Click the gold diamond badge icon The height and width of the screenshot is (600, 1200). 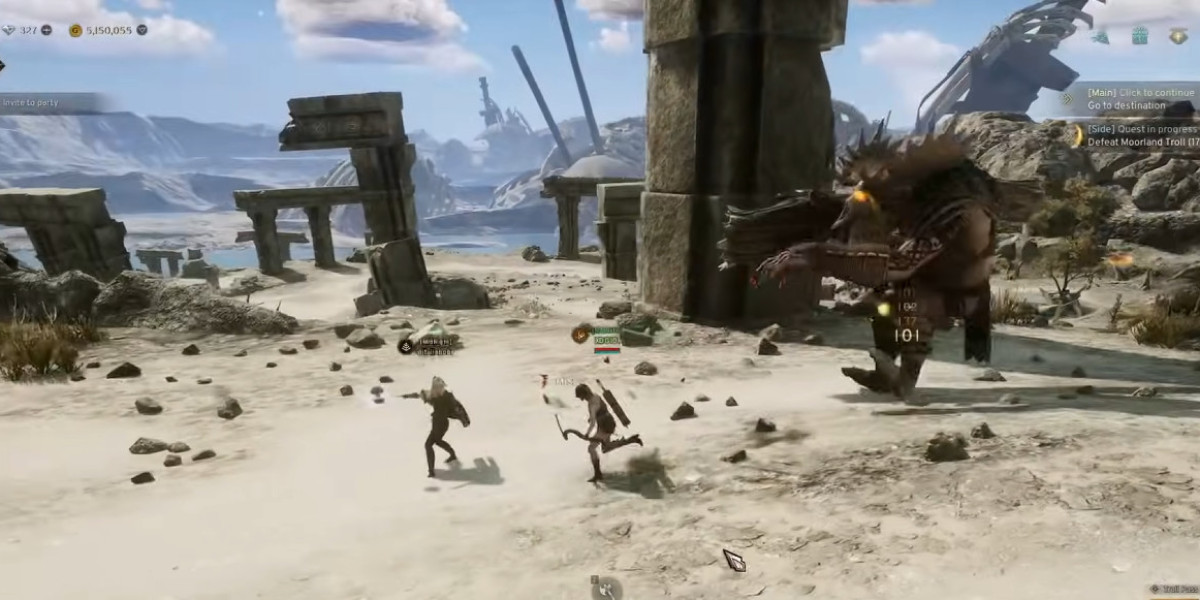pos(1178,37)
